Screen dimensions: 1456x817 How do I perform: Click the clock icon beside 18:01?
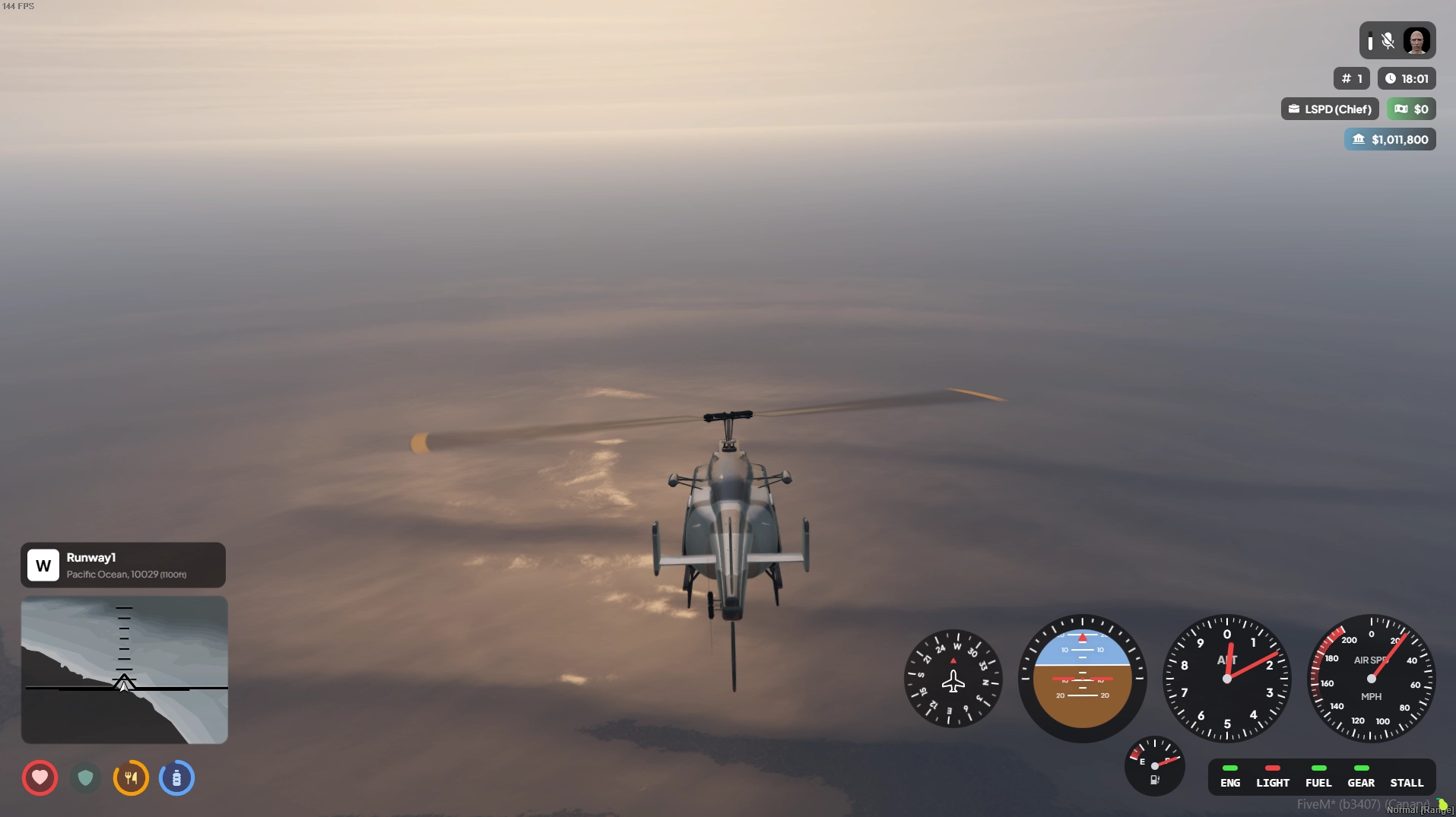tap(1391, 78)
